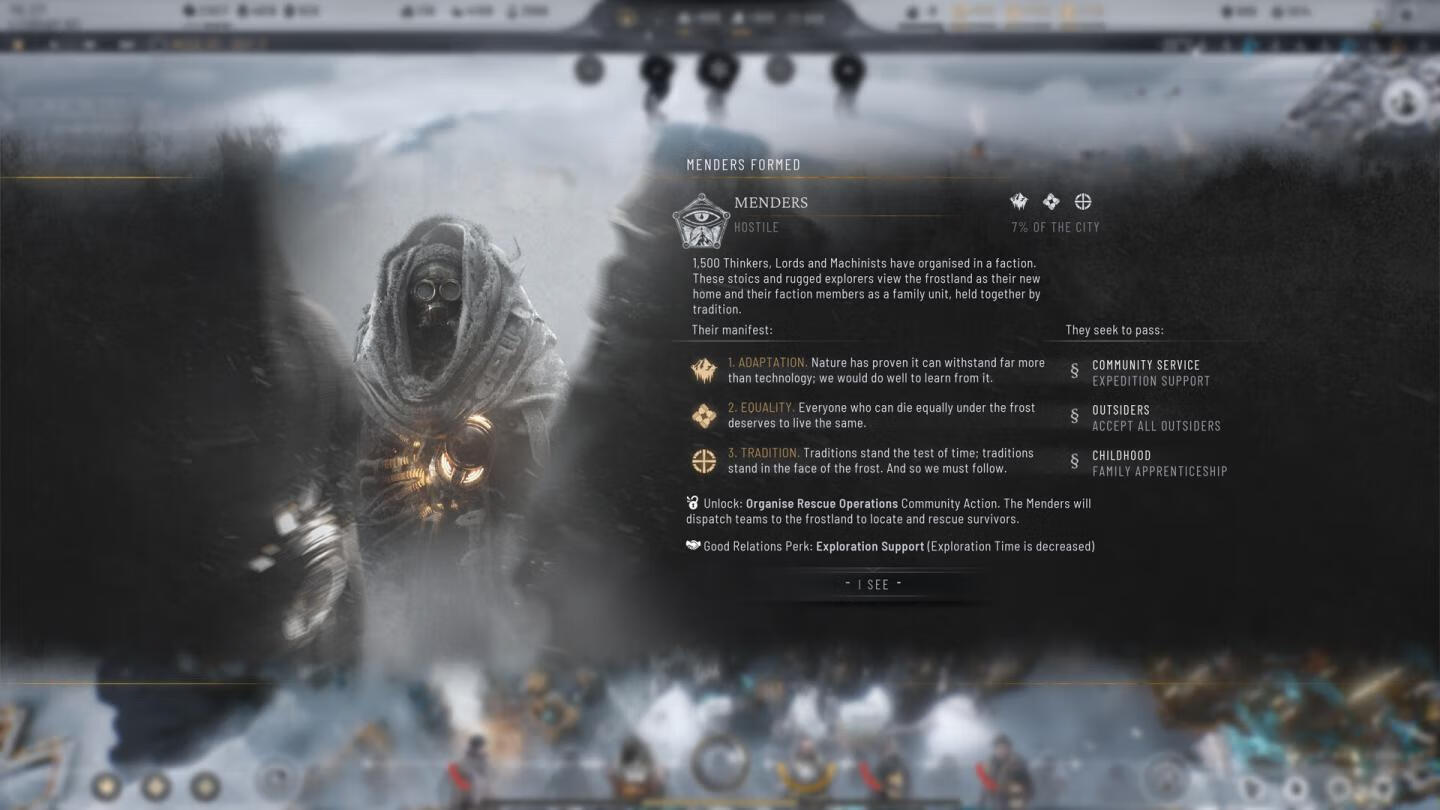Select the Equality manifest icon beside item 2
Viewport: 1440px width, 810px height.
[x=704, y=416]
